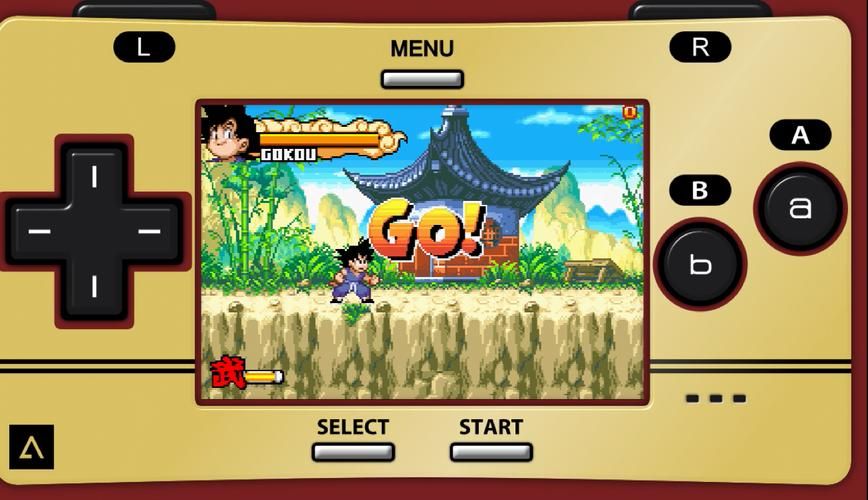Tap the D-pad's up arrow
The image size is (868, 500).
pyautogui.click(x=95, y=177)
